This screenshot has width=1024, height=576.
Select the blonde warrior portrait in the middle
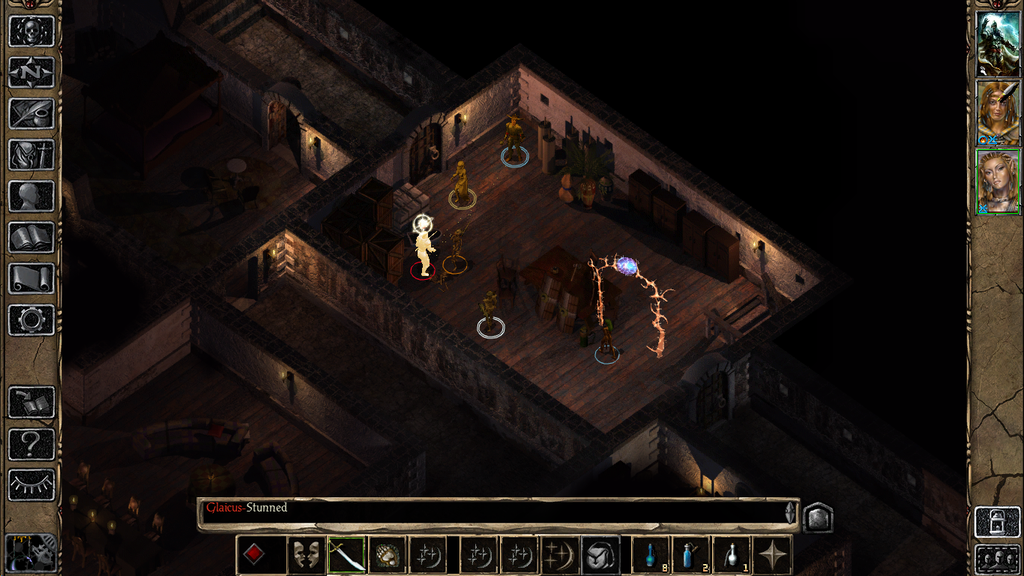click(x=997, y=113)
